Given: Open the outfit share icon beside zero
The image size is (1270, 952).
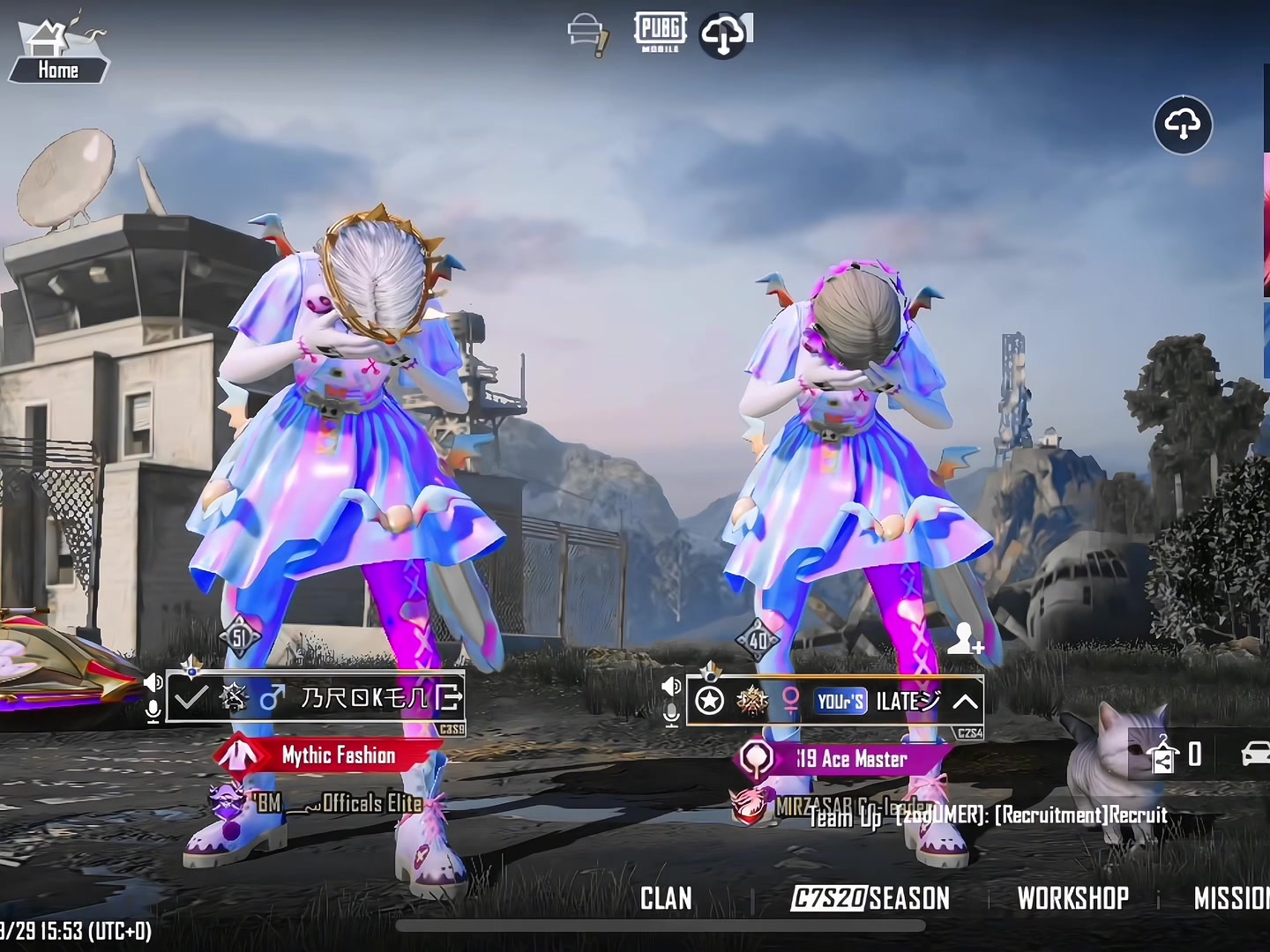Looking at the screenshot, I should click(x=1163, y=755).
